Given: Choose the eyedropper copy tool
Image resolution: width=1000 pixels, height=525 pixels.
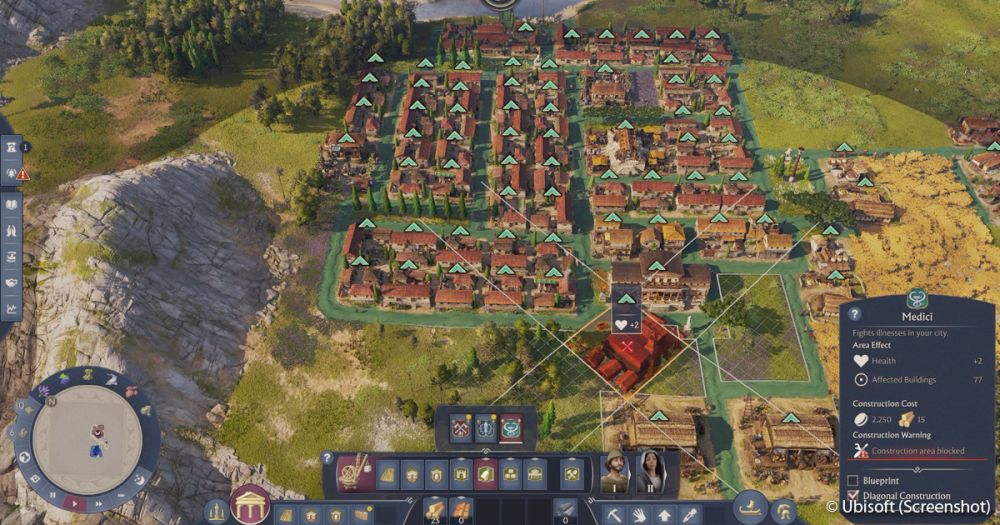Looking at the screenshot, I should (689, 514).
